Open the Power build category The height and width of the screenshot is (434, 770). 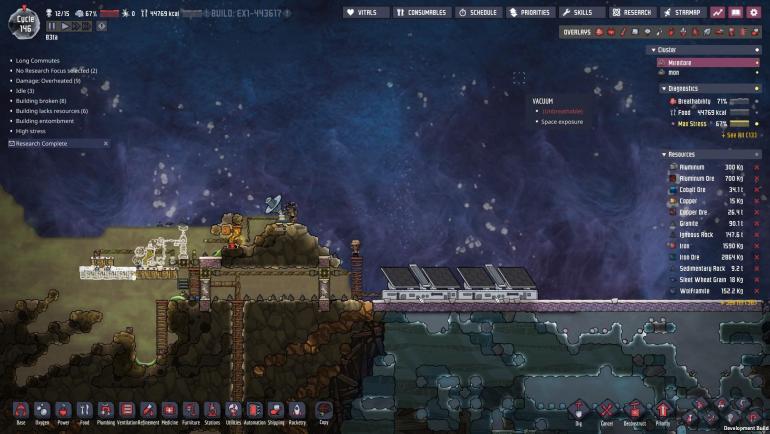(63, 411)
